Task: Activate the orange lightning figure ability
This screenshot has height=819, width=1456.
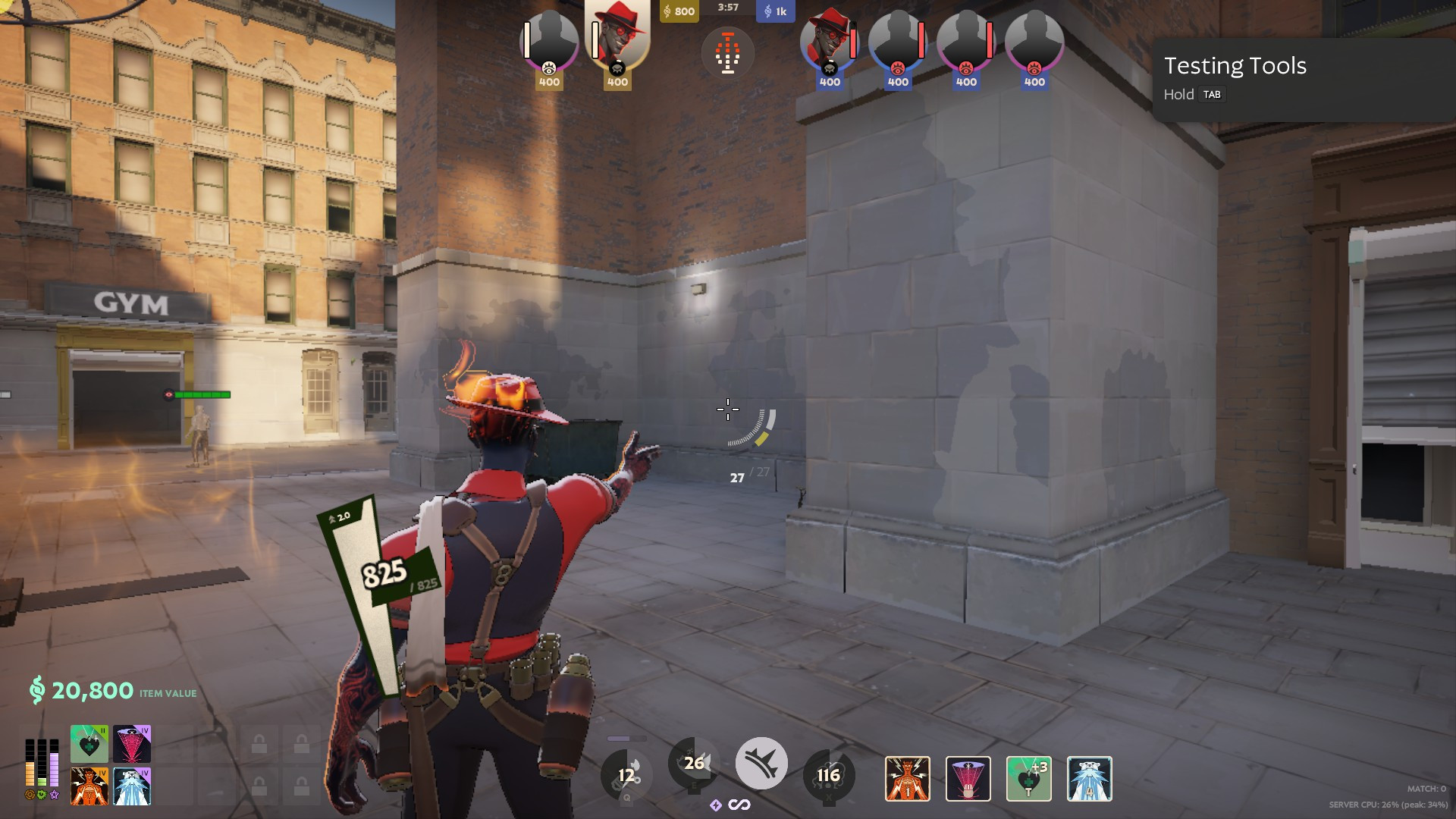Action: 907,779
